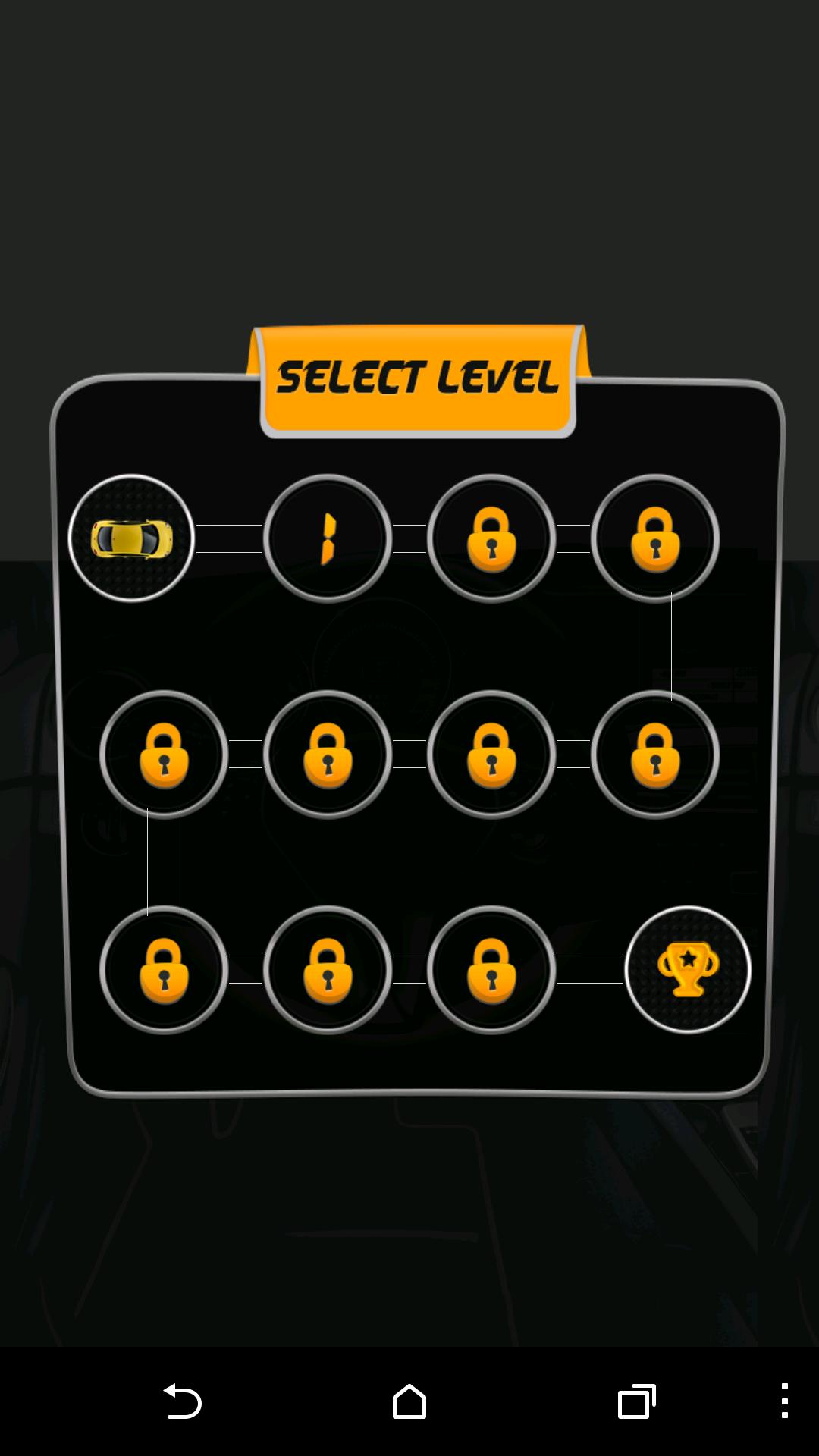This screenshot has width=819, height=1456.
Task: Show recent apps overview
Action: [636, 1401]
